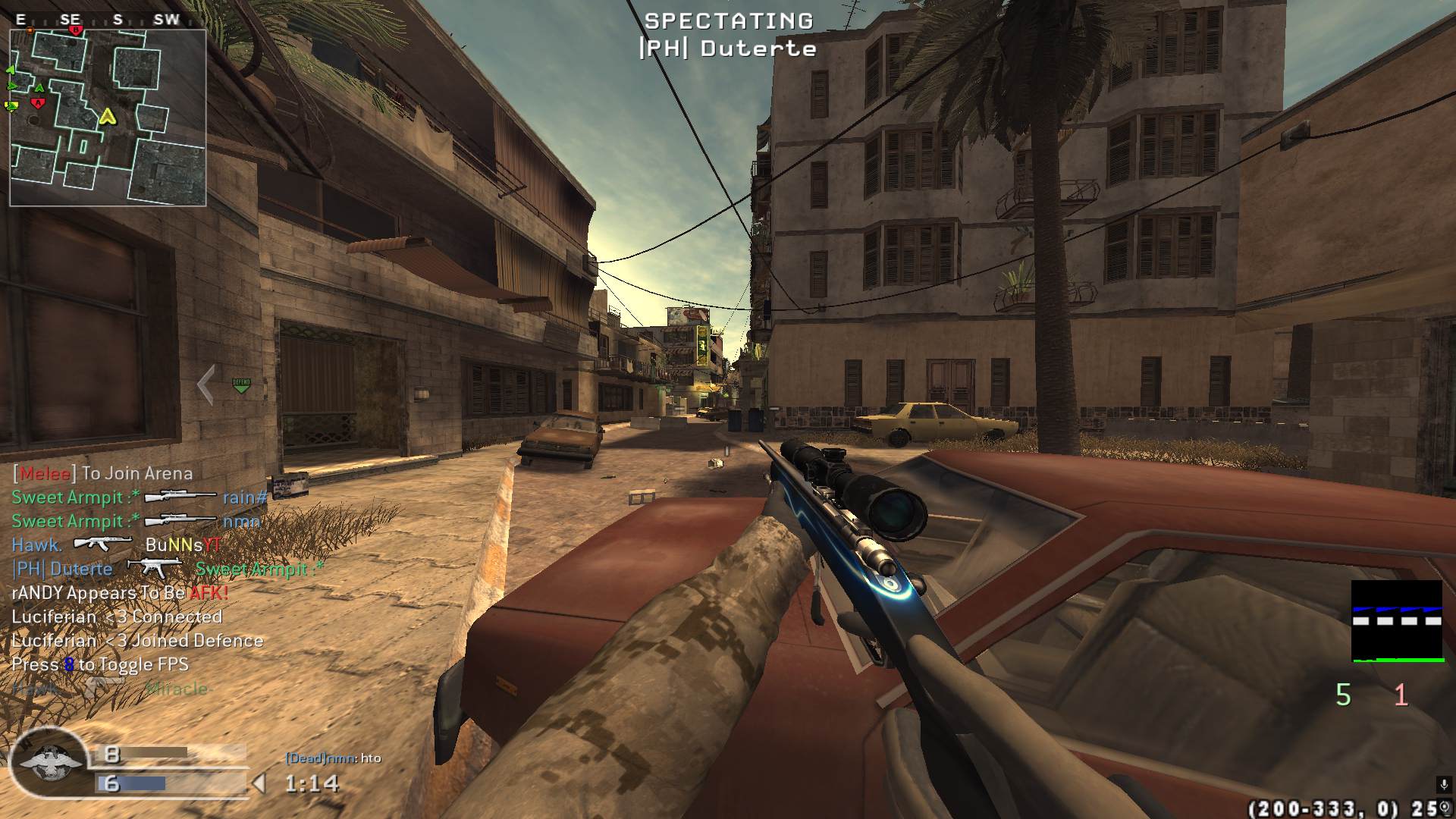Viewport: 1456px width, 819px height.
Task: Click the team faction eagle emblem
Action: tap(48, 763)
